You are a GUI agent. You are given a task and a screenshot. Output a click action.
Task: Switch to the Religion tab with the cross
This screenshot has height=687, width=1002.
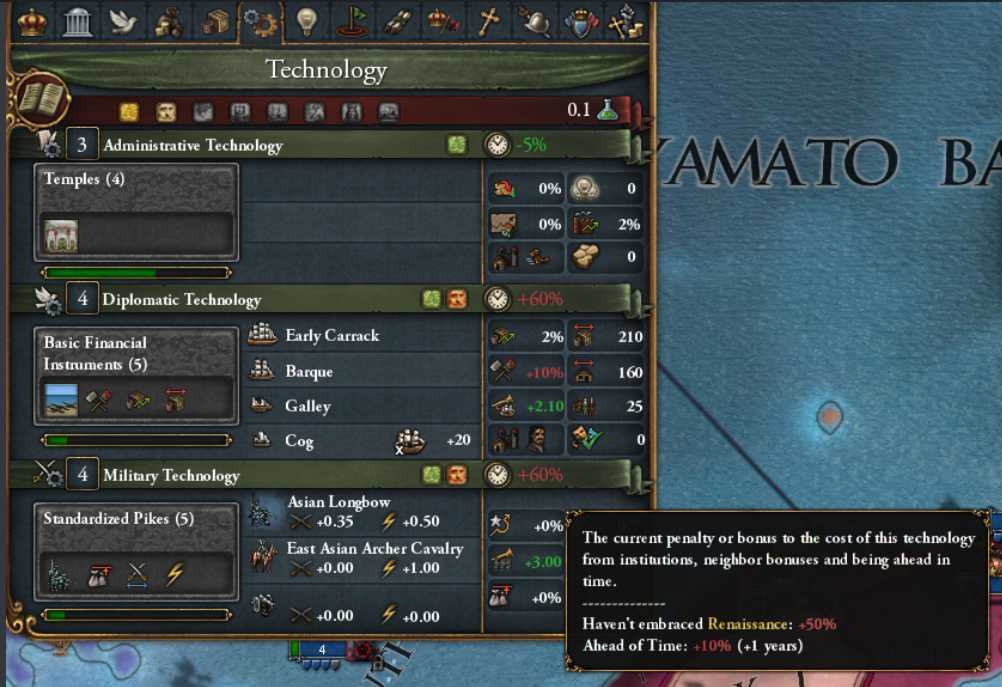pos(488,21)
